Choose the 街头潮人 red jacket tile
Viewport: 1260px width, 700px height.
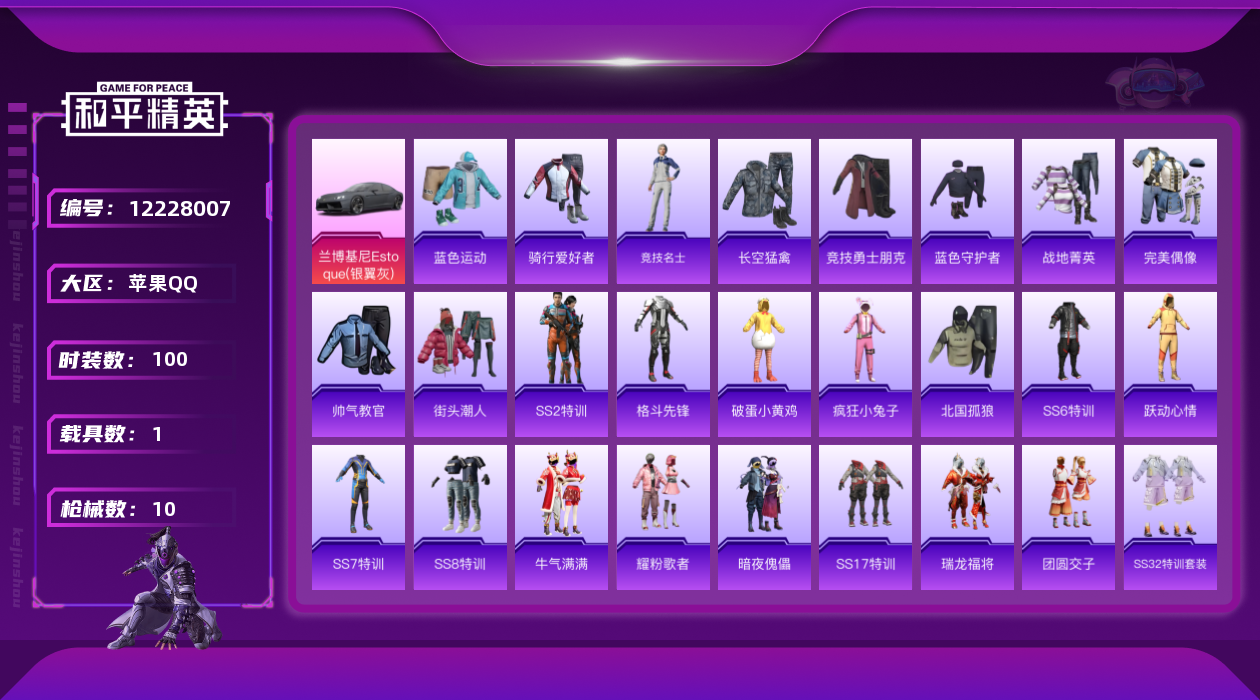coord(460,364)
